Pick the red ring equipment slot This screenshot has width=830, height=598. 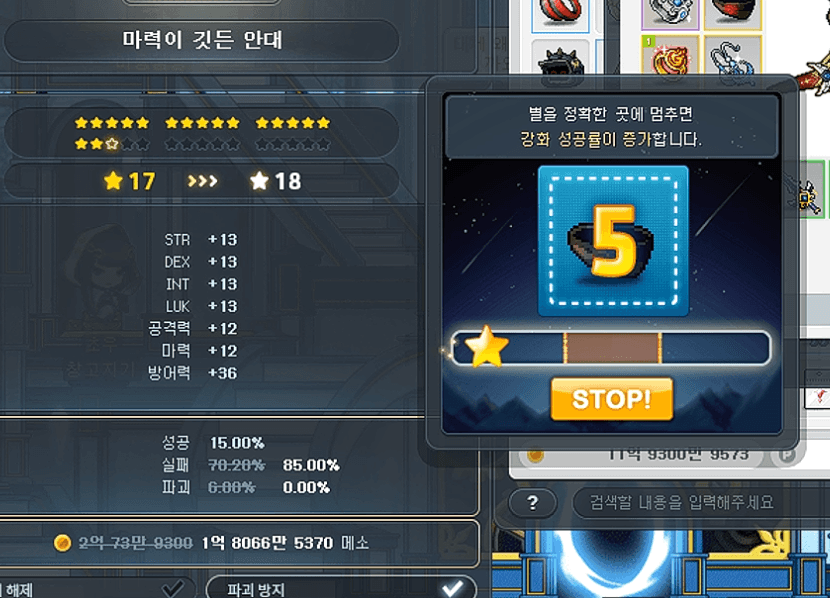(562, 10)
